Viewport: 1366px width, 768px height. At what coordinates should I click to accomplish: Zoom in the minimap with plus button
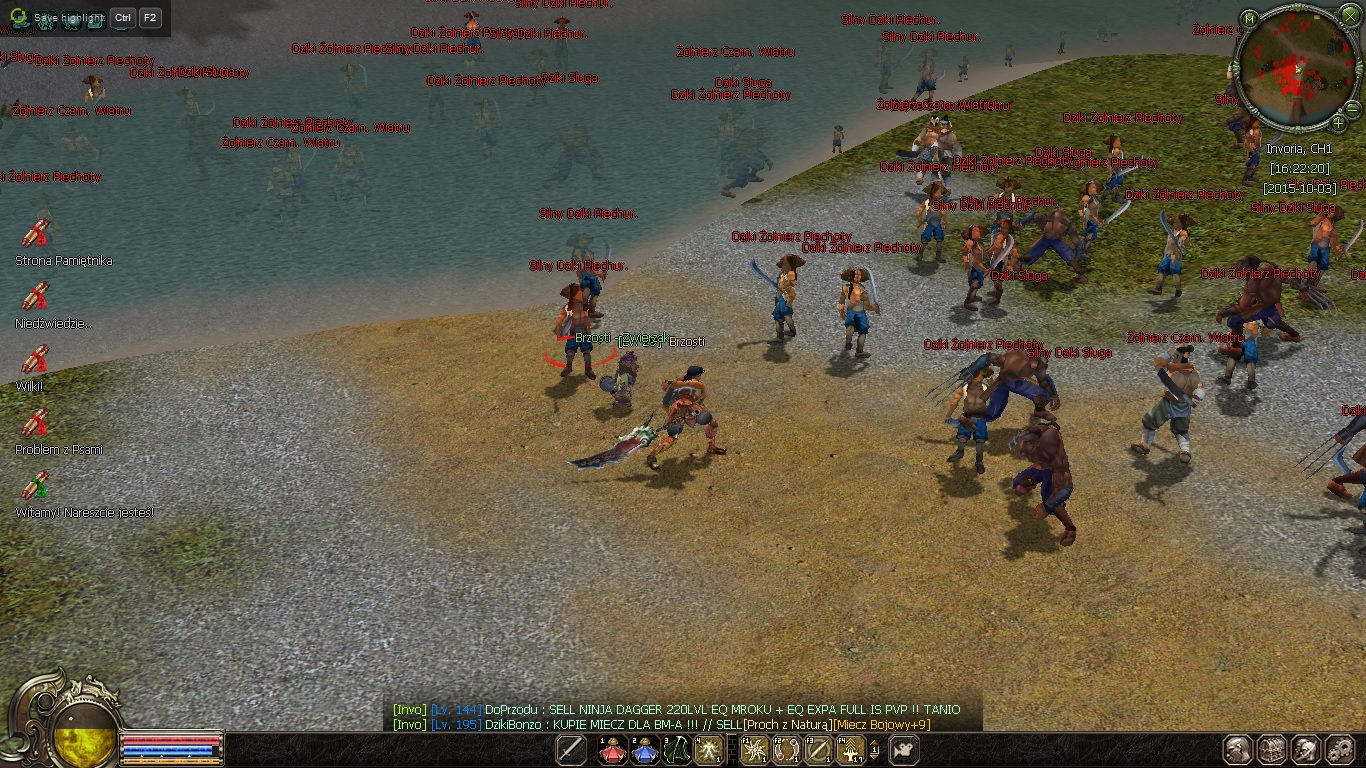[1339, 123]
